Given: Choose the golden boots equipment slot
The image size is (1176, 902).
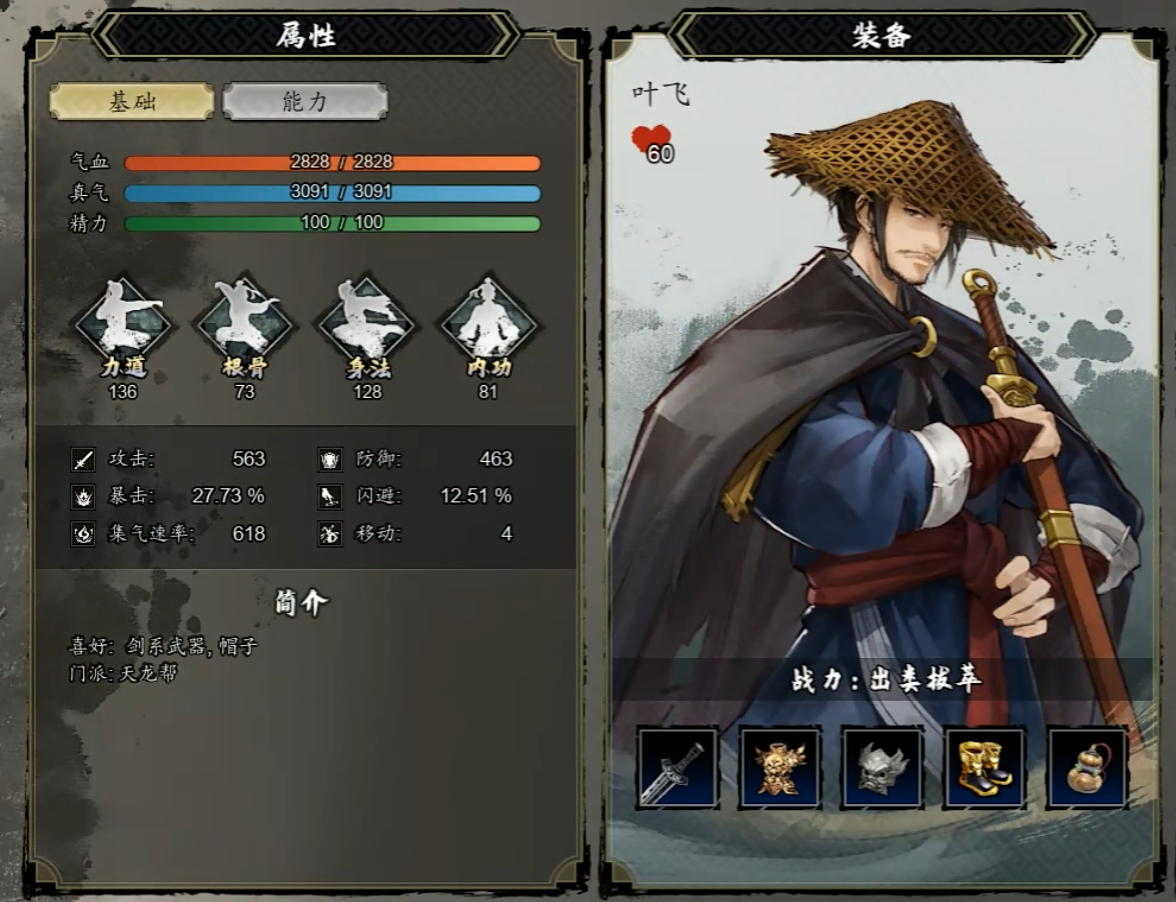Looking at the screenshot, I should [x=985, y=767].
